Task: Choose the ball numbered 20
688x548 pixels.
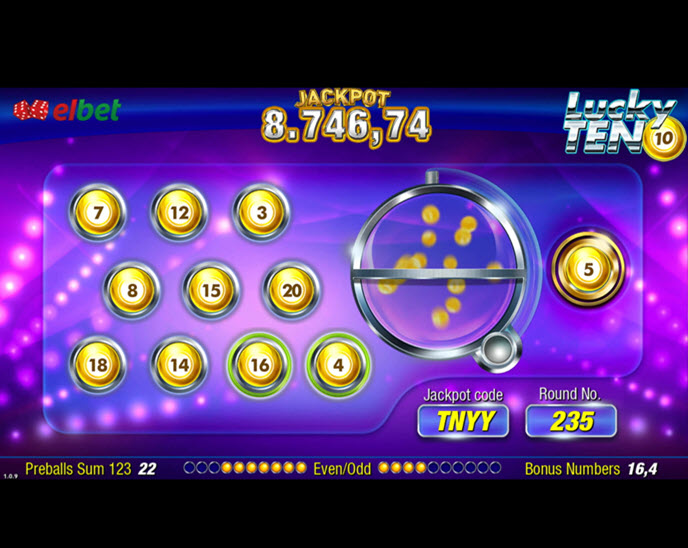Action: (x=291, y=291)
